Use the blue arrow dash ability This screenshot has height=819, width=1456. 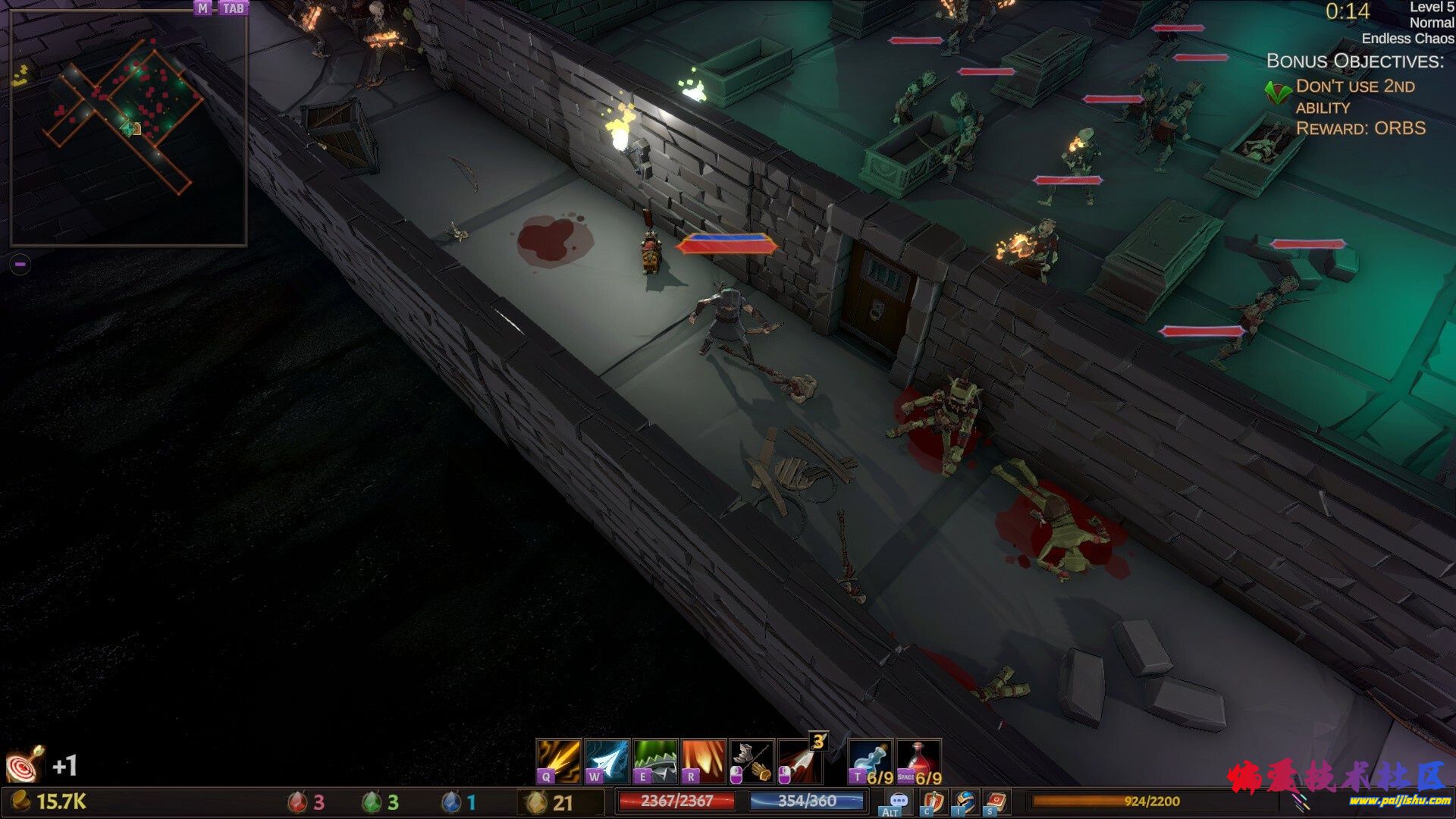[x=607, y=761]
